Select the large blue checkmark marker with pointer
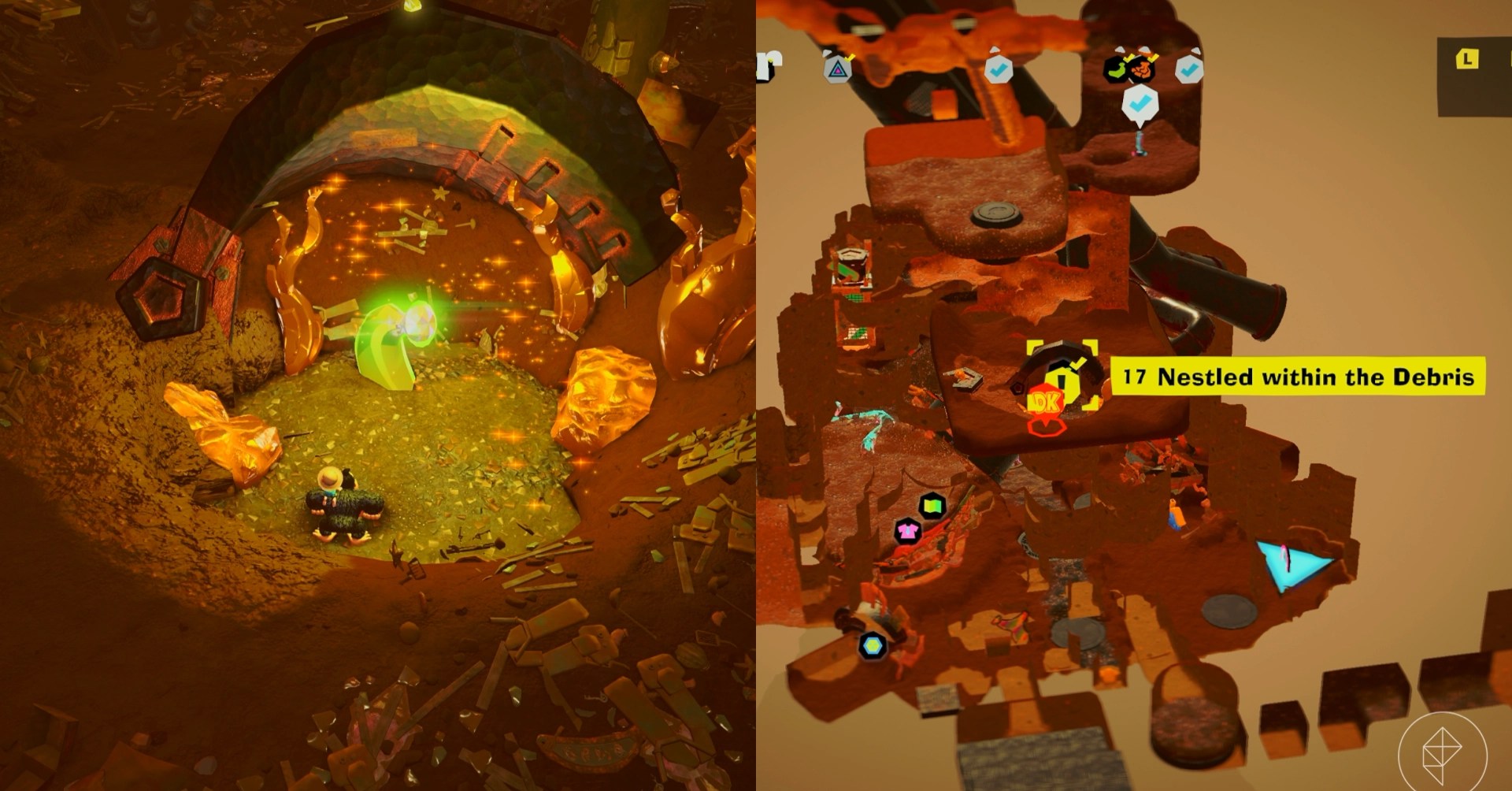The width and height of the screenshot is (1512, 791). pyautogui.click(x=1138, y=105)
